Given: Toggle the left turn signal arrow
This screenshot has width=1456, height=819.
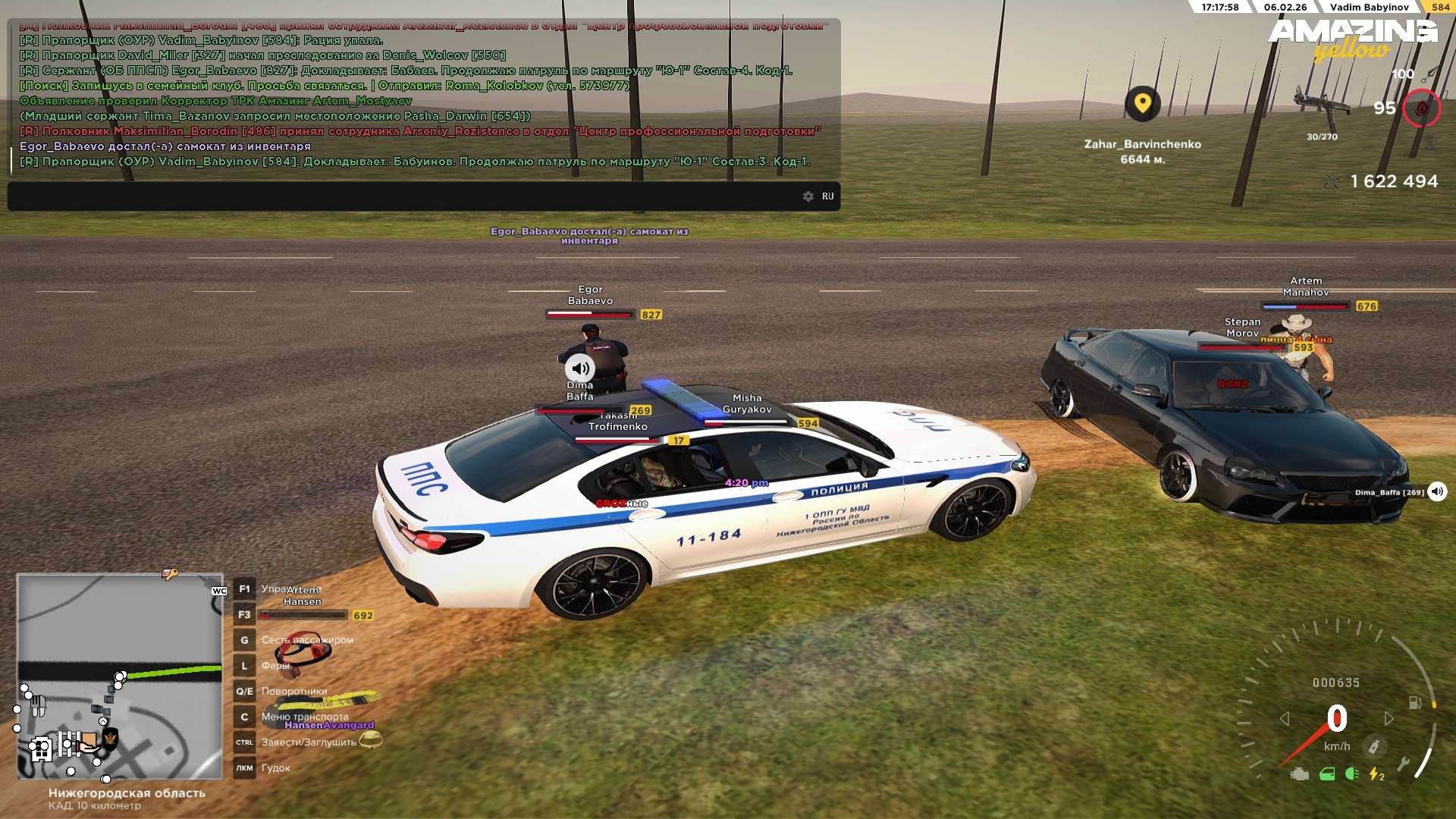Looking at the screenshot, I should click(1284, 718).
